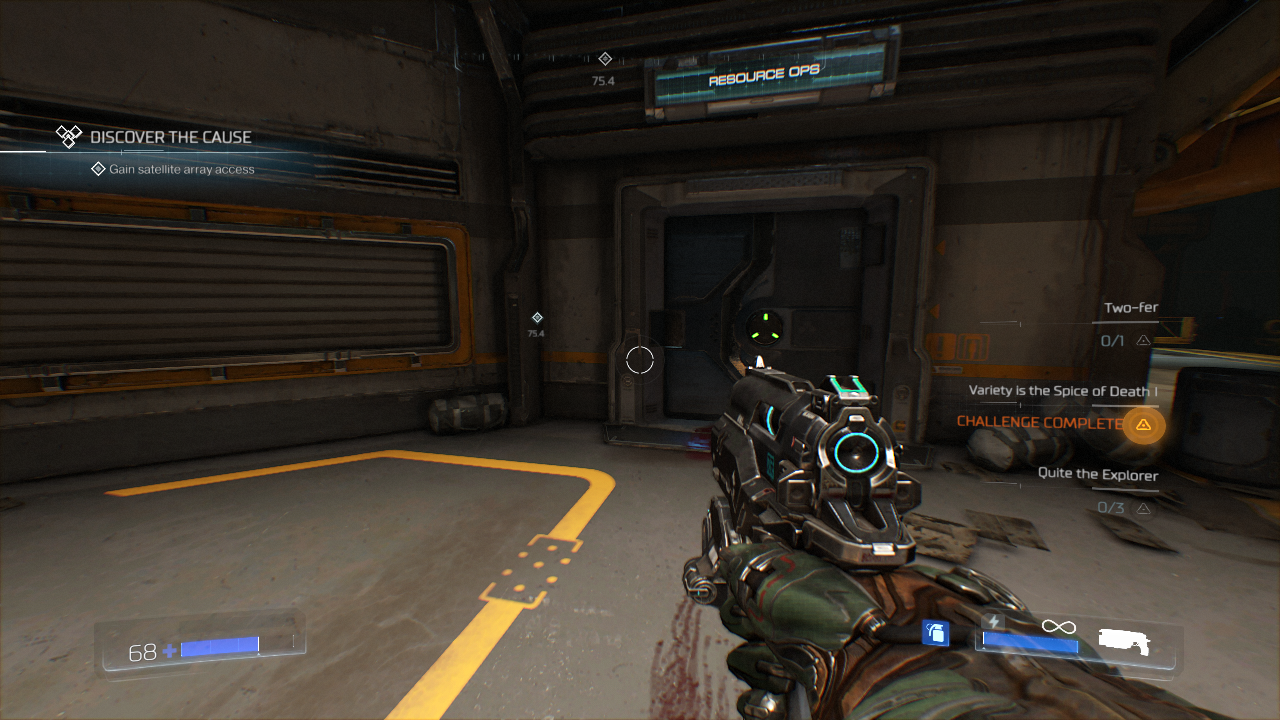Click the orange challenge complete badge icon
Screen dimensions: 1280x720
tap(1143, 425)
